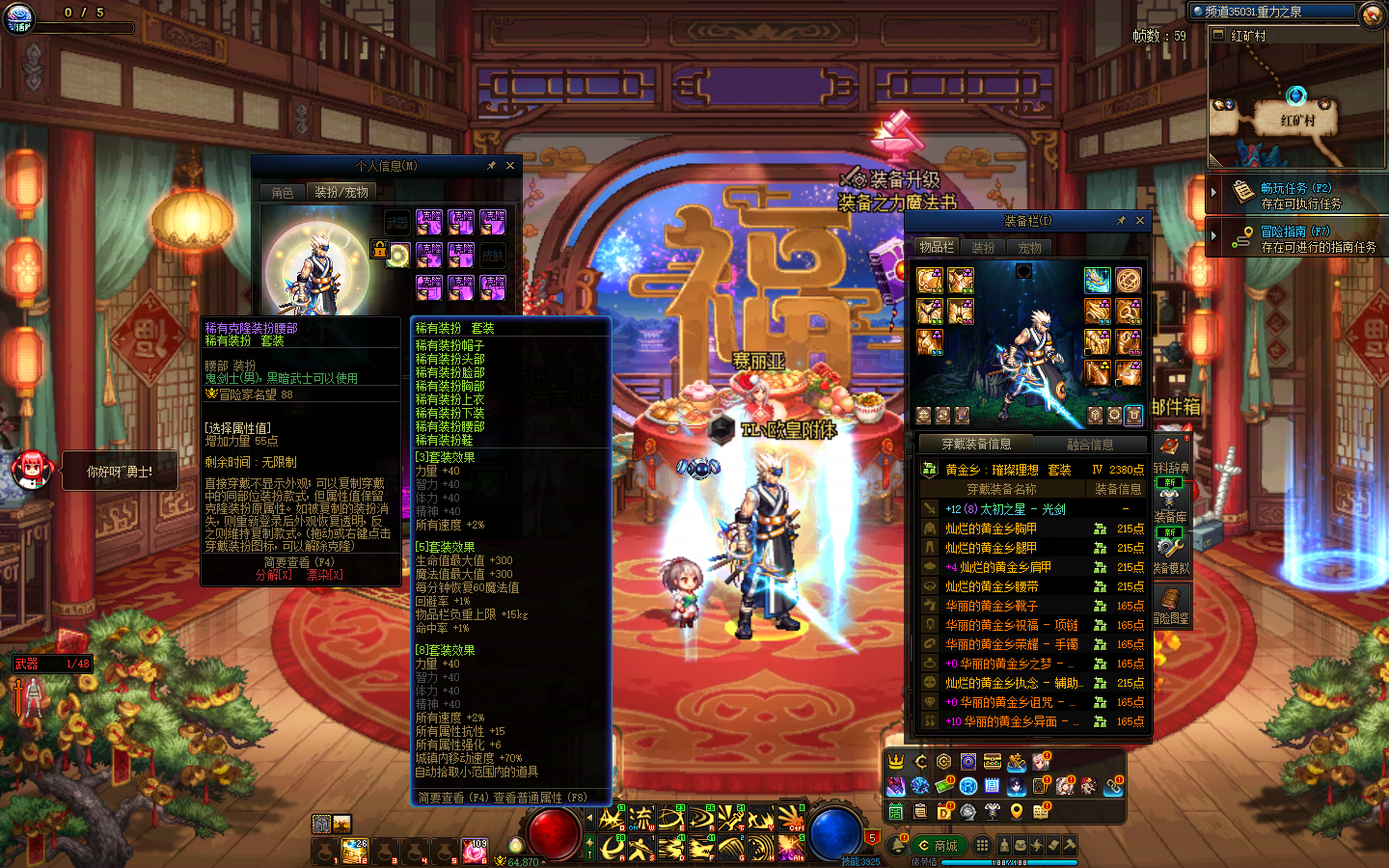The height and width of the screenshot is (868, 1389).
Task: Select the 装扮/宠物 costume and pet tab
Action: click(340, 193)
